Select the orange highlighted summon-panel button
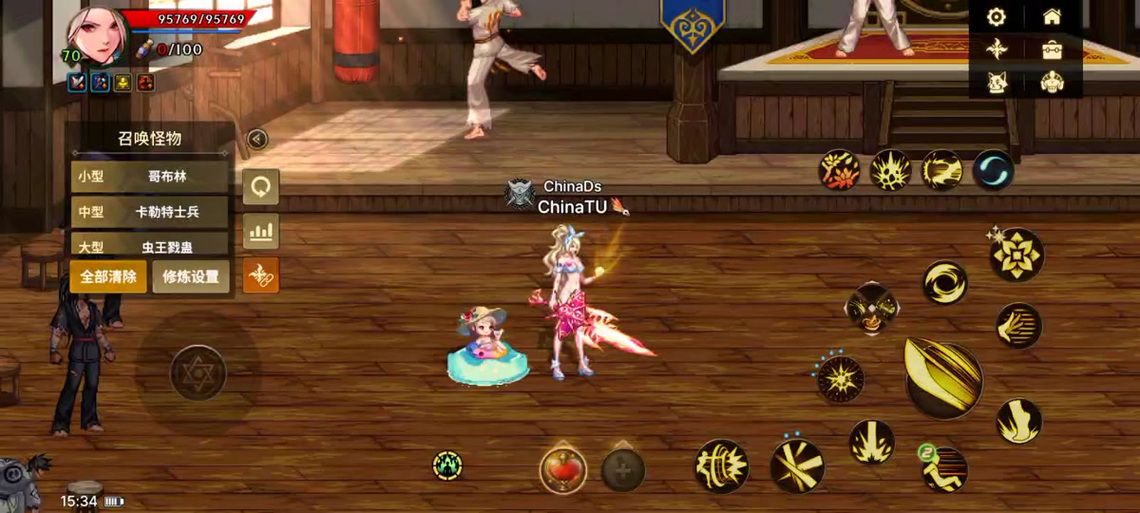The image size is (1140, 513). click(261, 275)
